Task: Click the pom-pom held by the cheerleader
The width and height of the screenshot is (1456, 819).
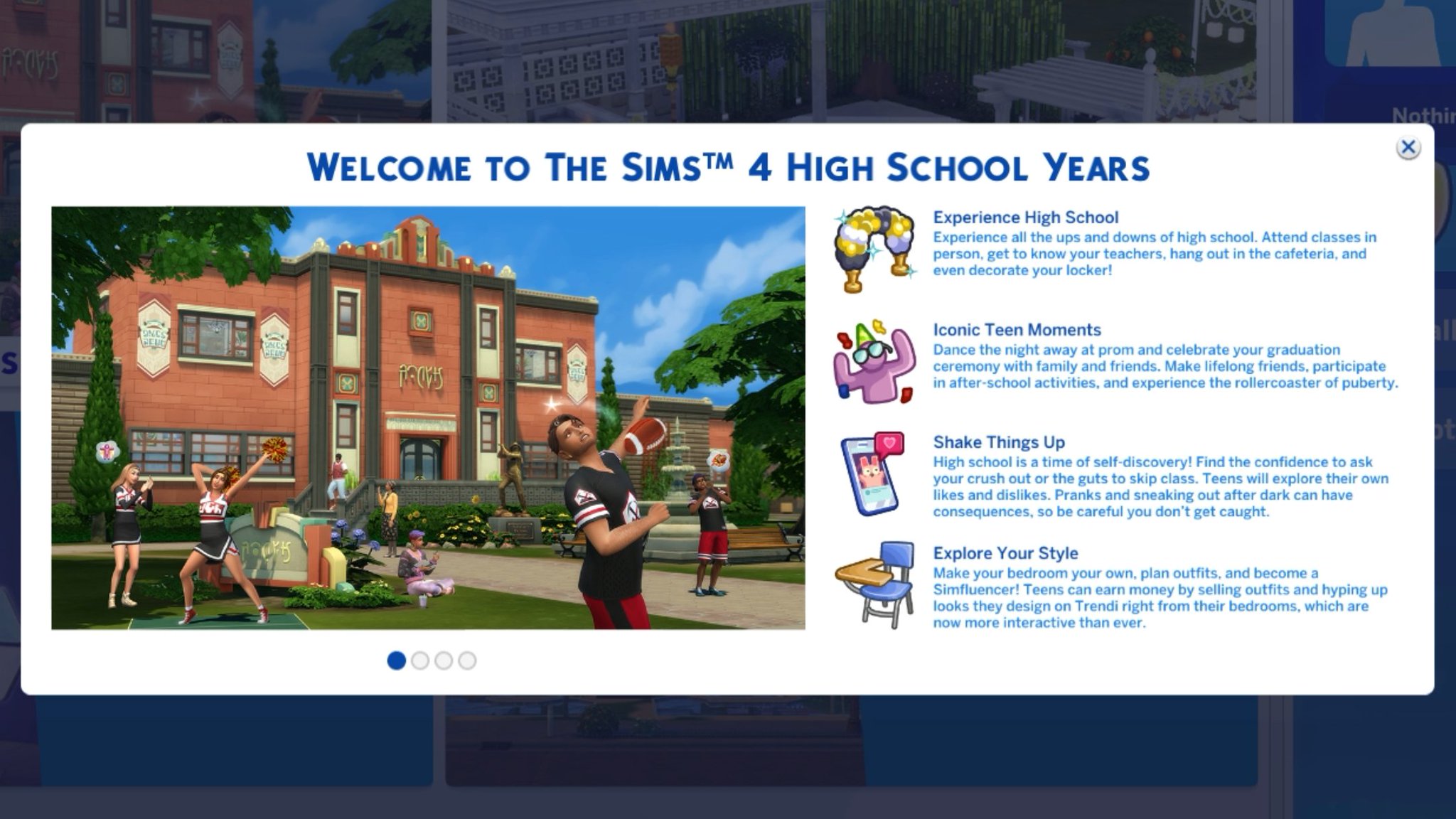Action: [x=276, y=448]
